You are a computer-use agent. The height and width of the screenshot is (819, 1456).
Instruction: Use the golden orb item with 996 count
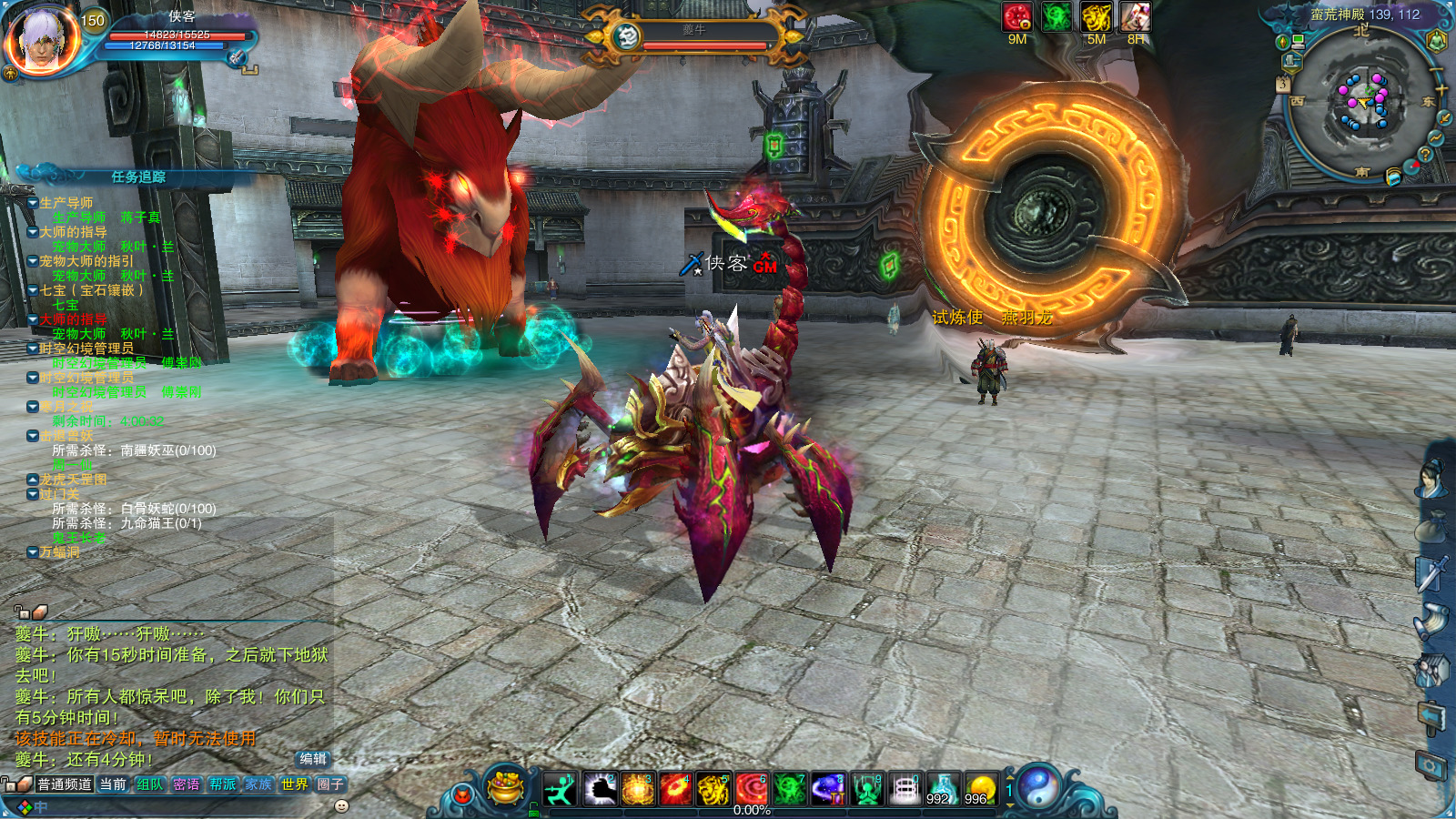(x=980, y=789)
